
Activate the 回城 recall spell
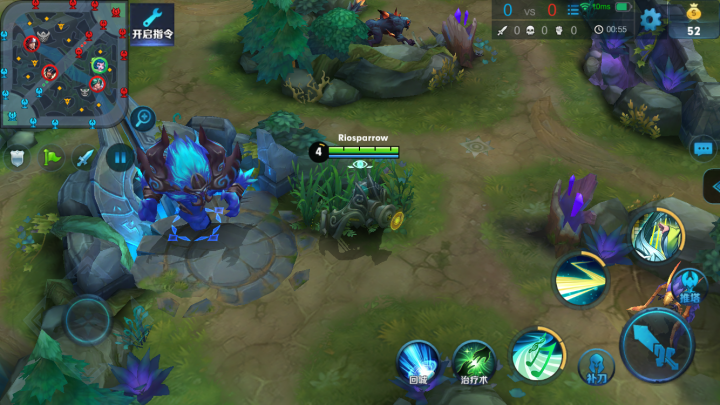point(419,360)
